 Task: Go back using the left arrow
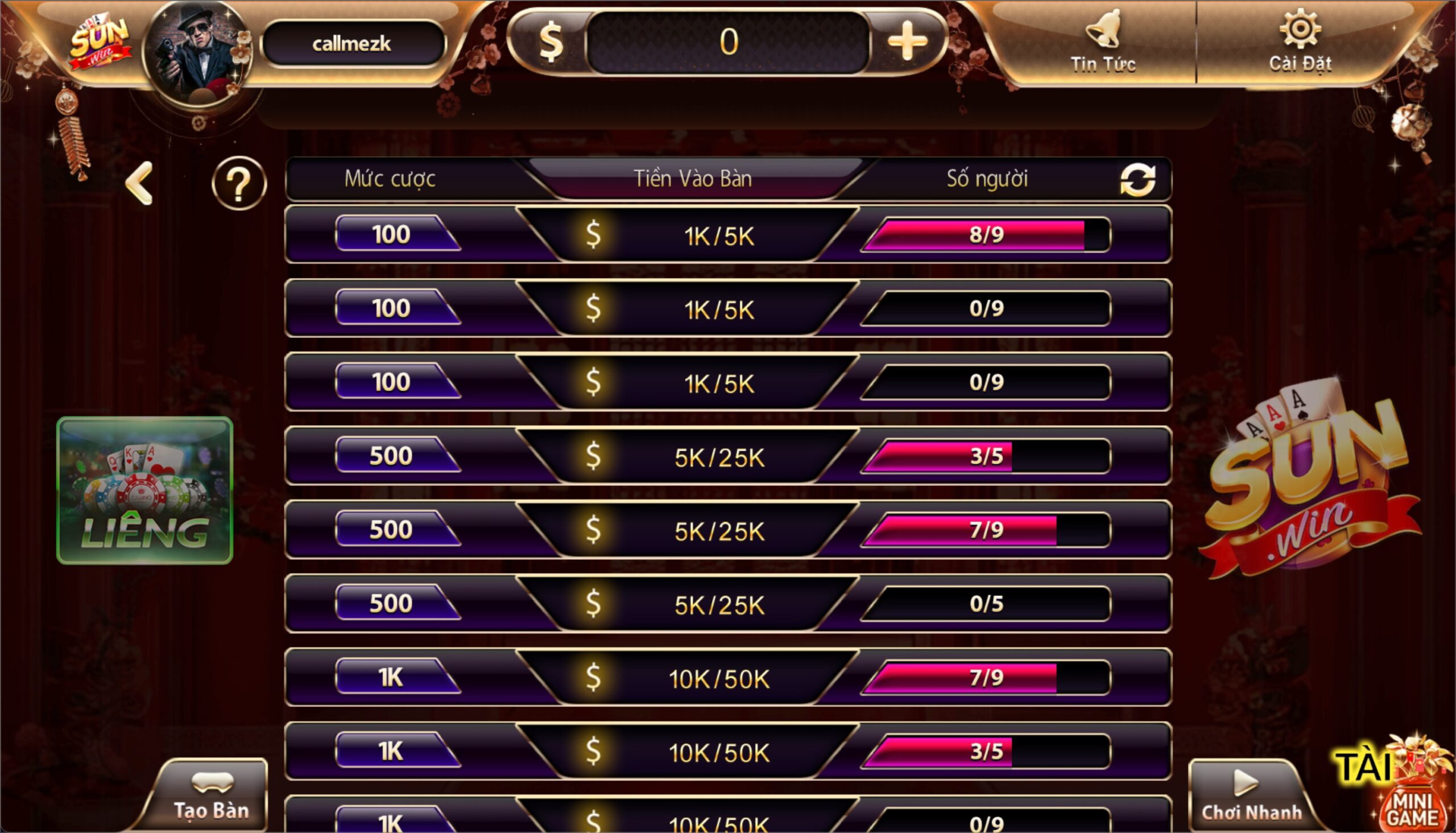coord(140,182)
